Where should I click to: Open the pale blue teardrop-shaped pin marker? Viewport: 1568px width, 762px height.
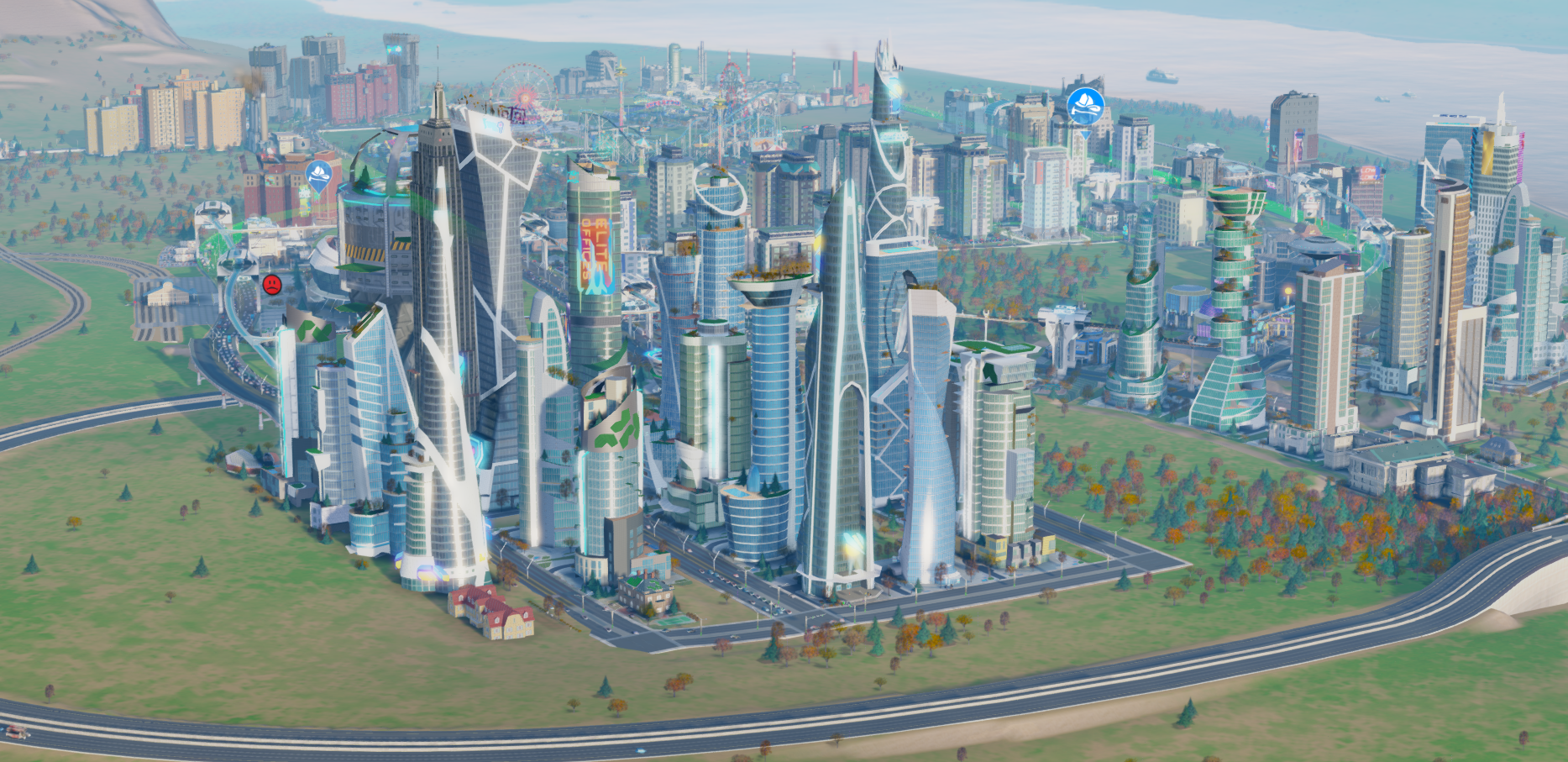(x=319, y=176)
